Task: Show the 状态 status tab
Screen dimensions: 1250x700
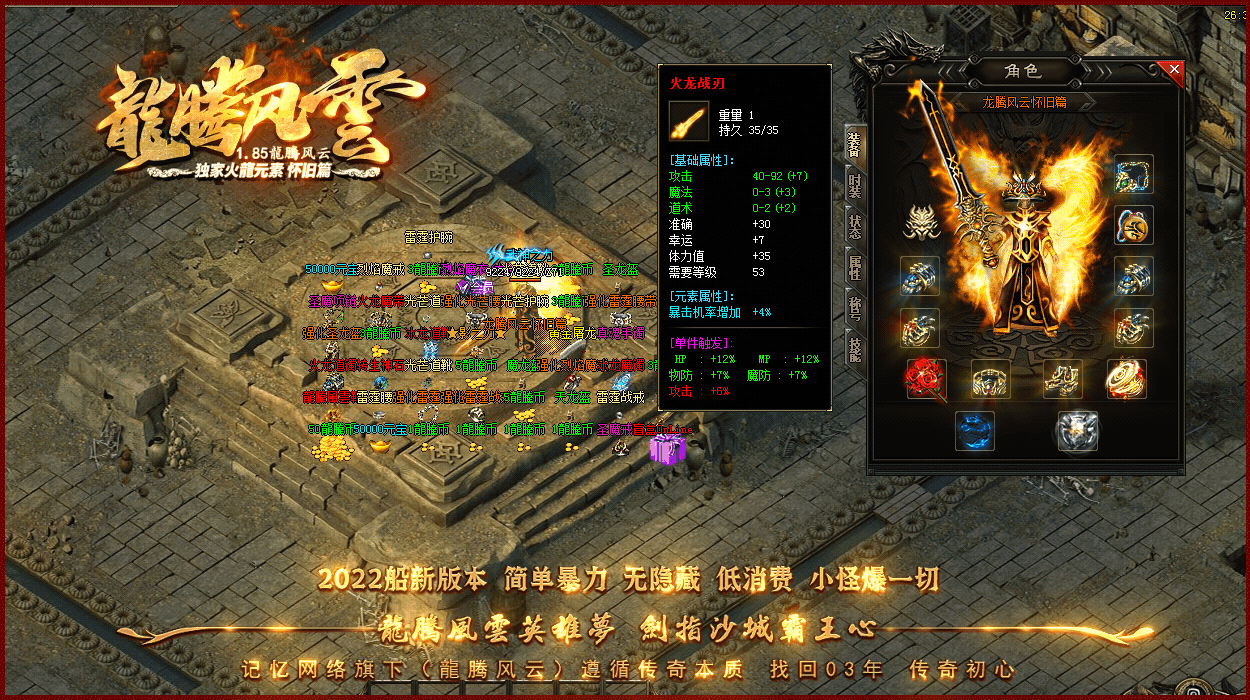Action: pyautogui.click(x=855, y=227)
